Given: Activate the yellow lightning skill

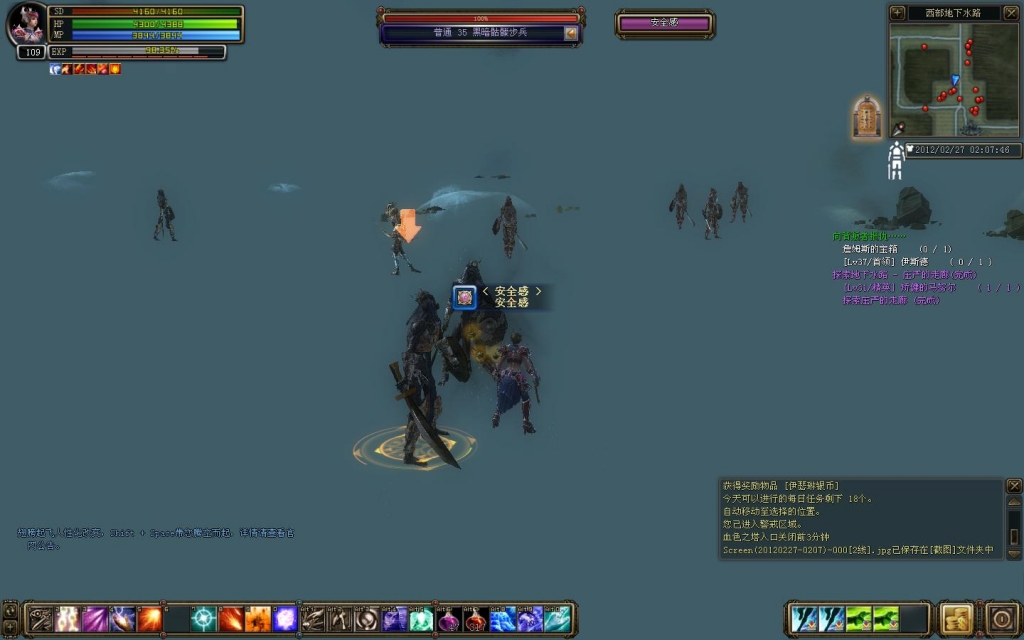Looking at the screenshot, I should 69,619.
